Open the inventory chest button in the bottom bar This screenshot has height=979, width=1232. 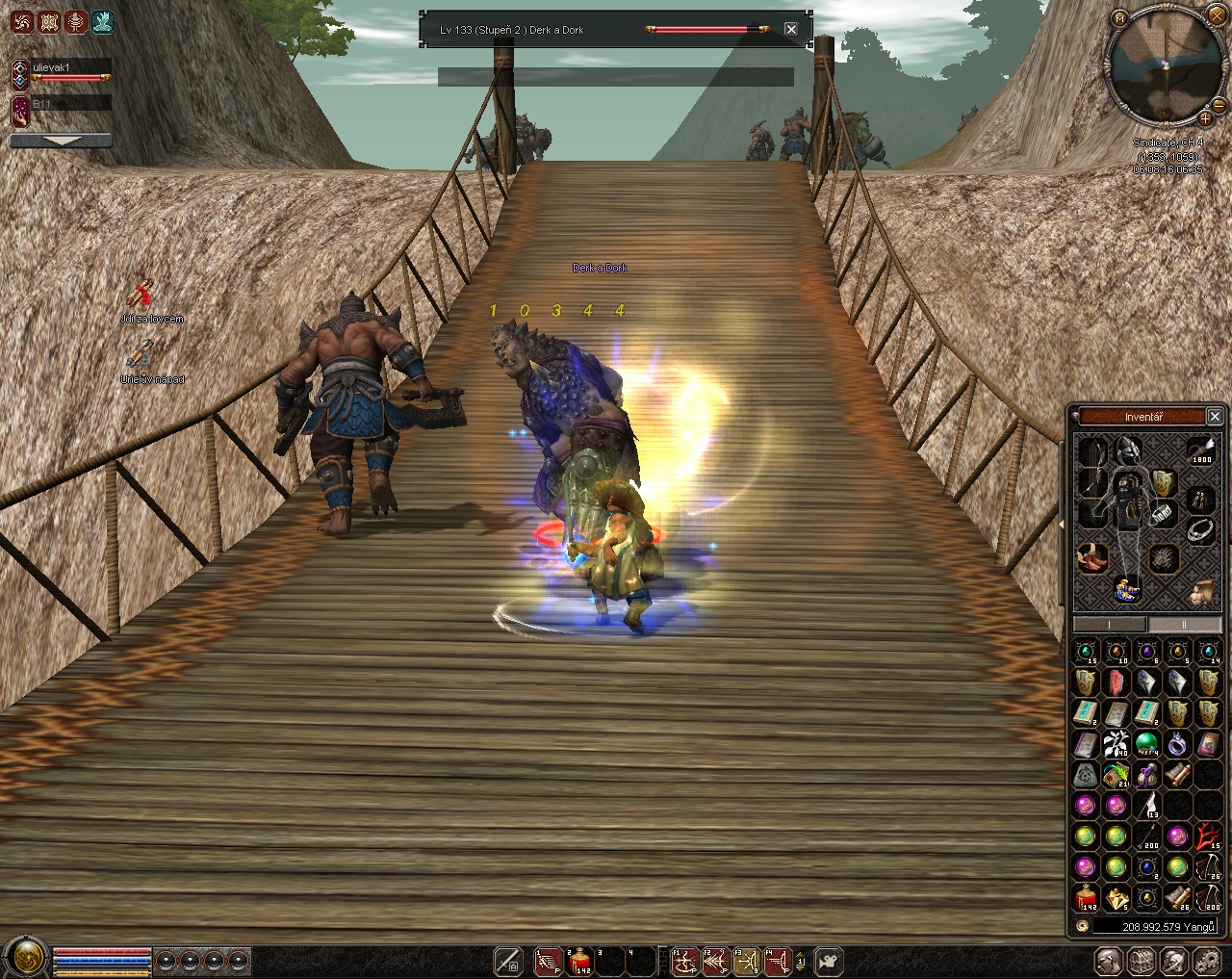tap(1142, 961)
